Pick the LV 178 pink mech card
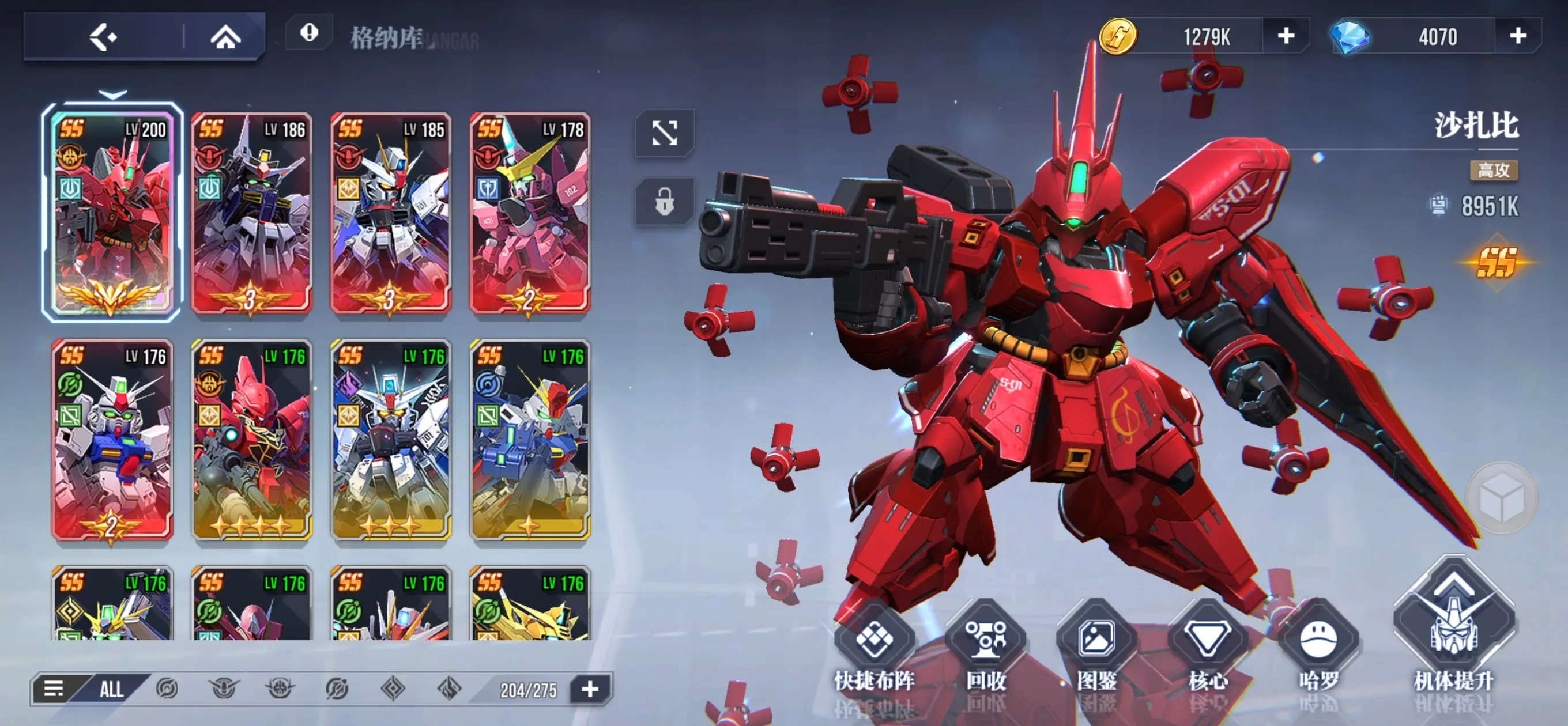The height and width of the screenshot is (726, 1568). click(x=530, y=213)
